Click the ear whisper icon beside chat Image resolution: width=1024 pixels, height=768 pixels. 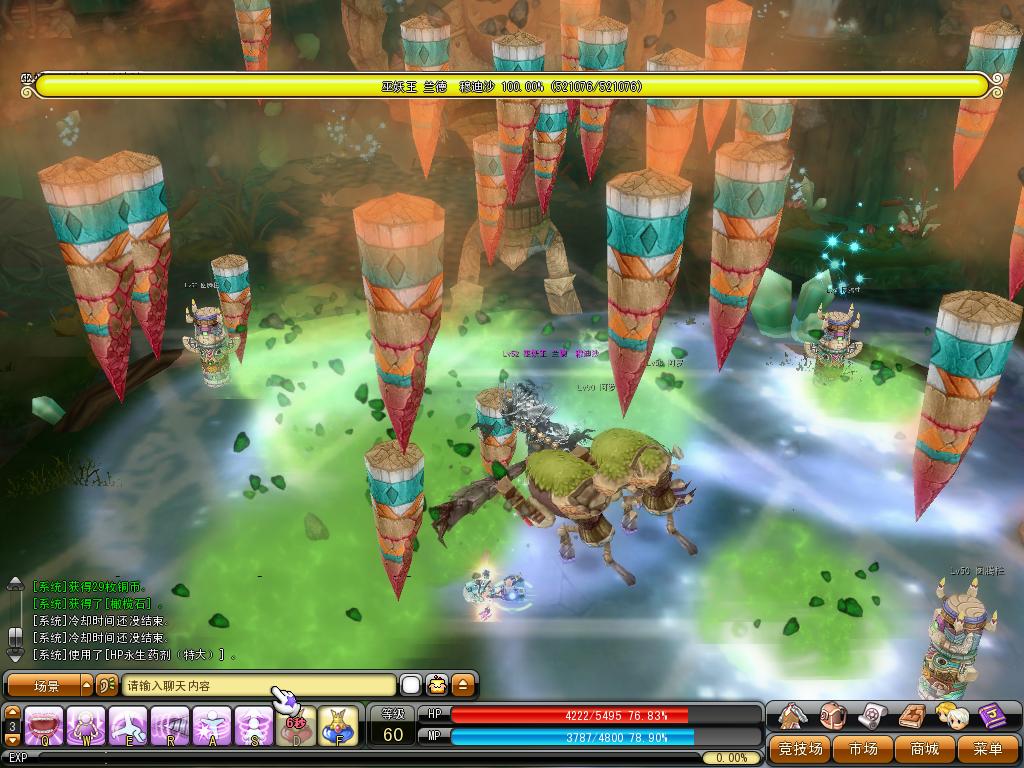[108, 686]
